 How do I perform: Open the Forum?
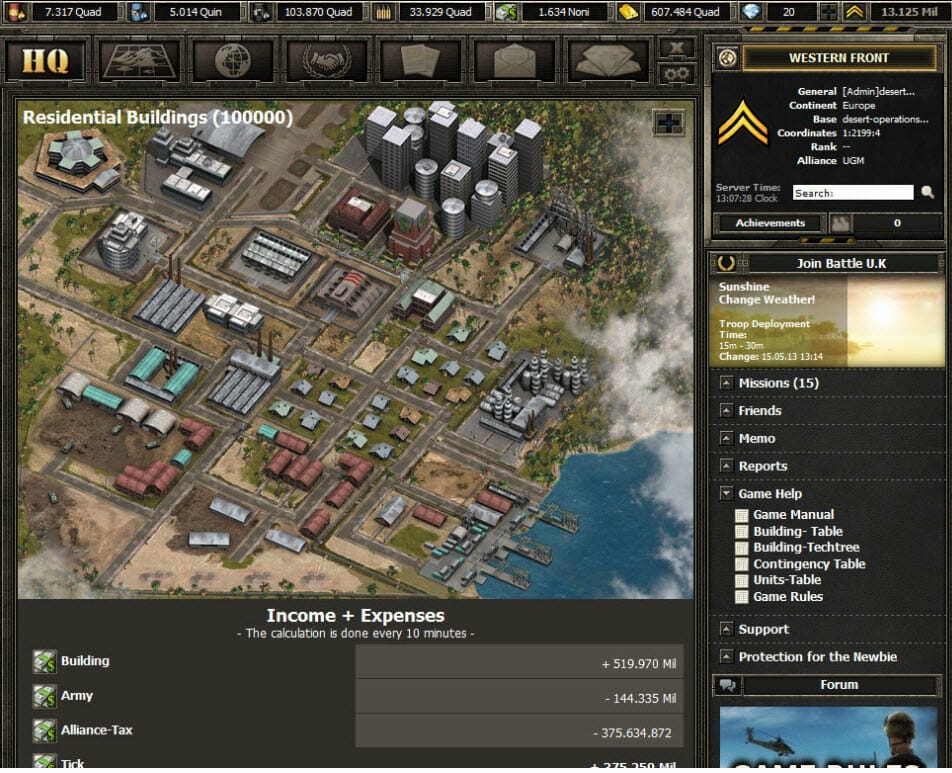click(838, 685)
